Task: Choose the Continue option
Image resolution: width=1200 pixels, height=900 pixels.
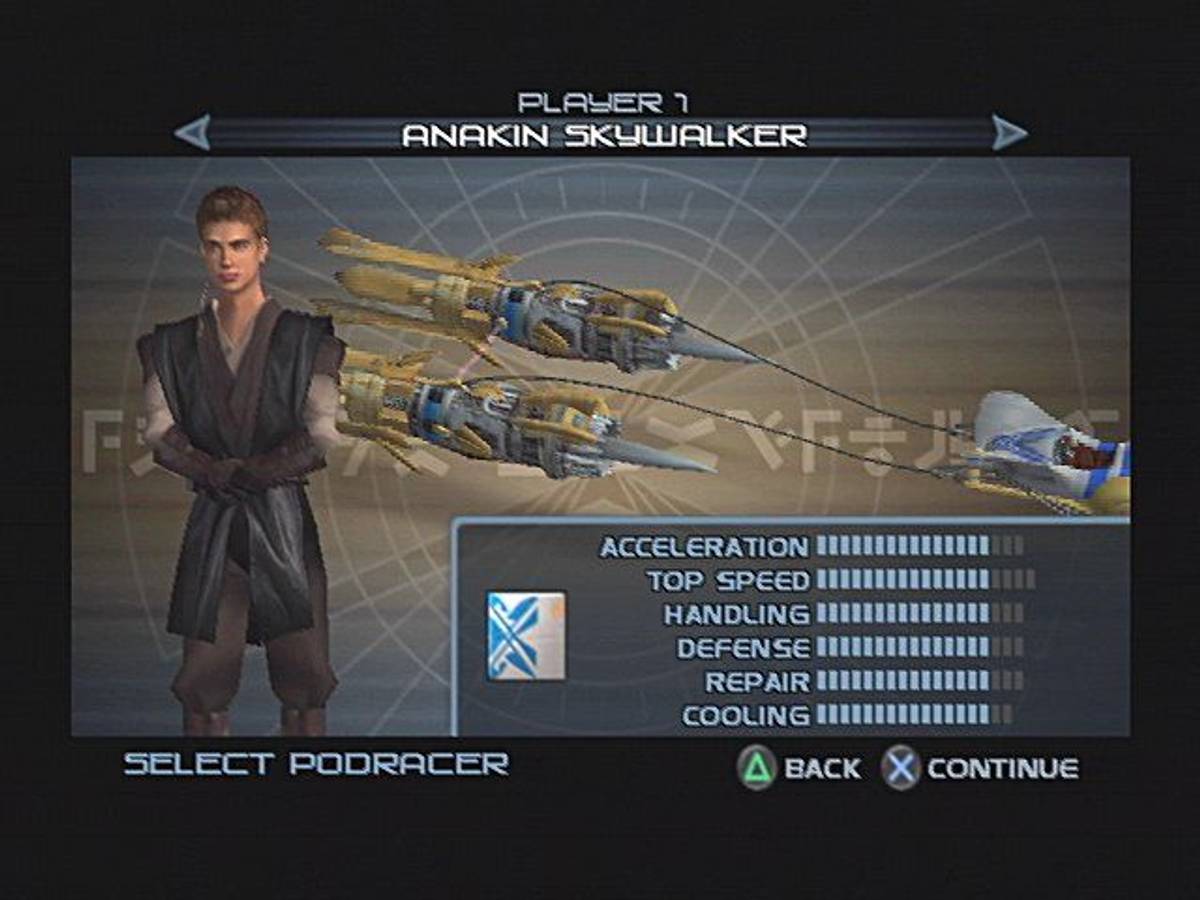Action: (980, 768)
